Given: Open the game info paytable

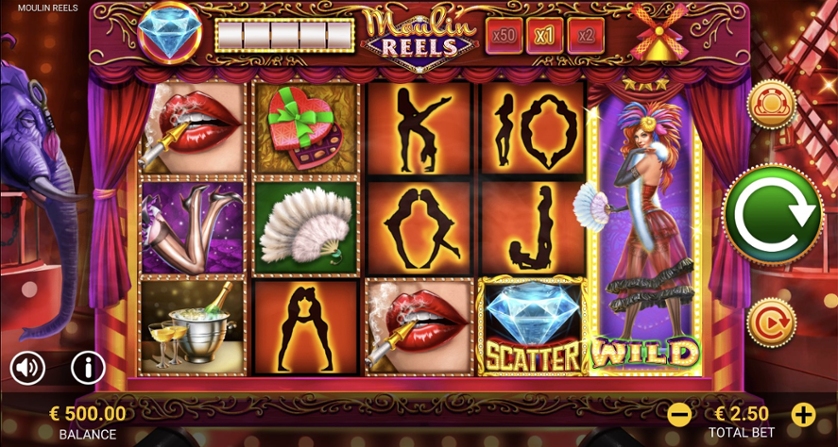Looking at the screenshot, I should pos(88,368).
